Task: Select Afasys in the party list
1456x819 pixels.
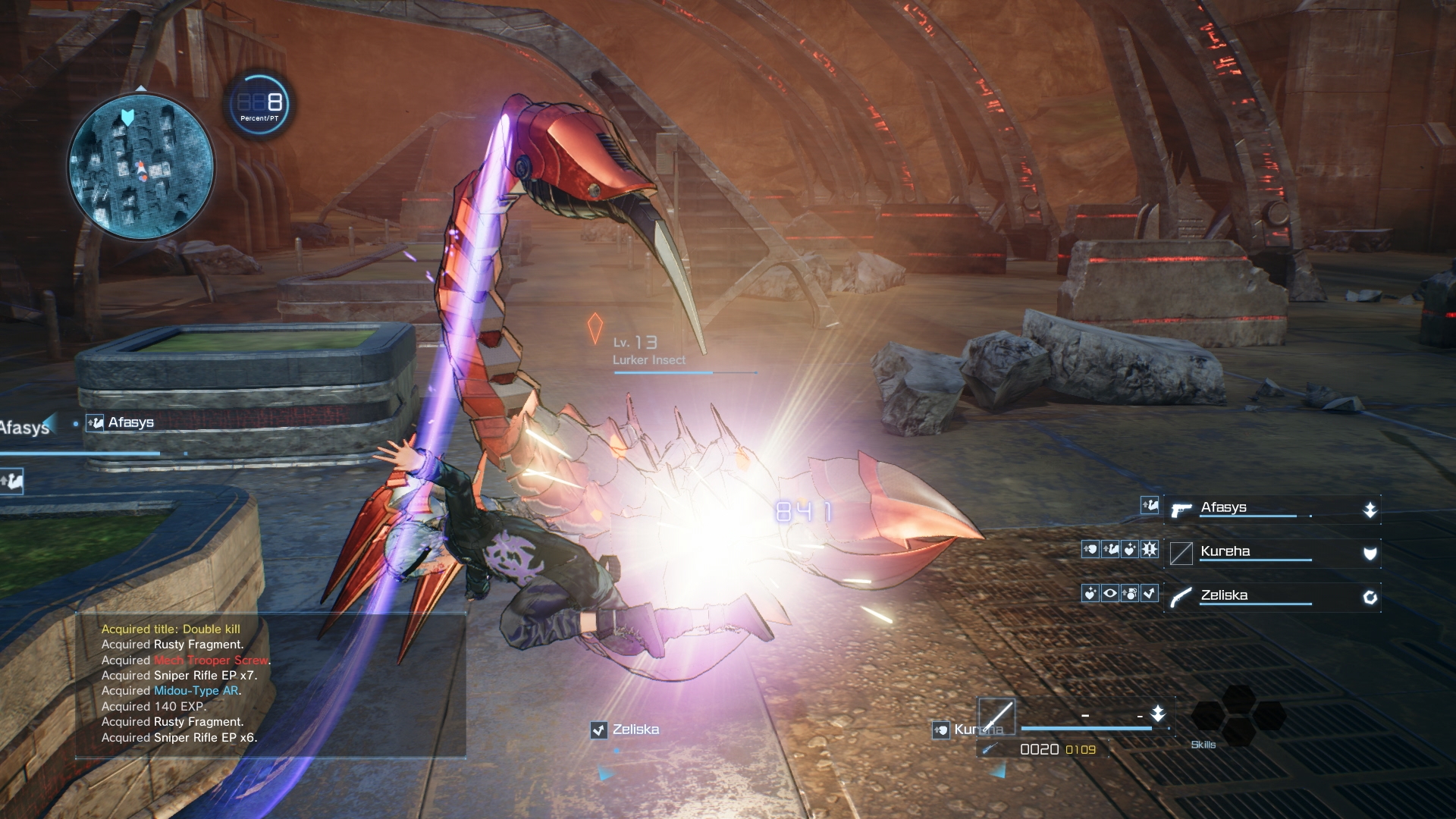Action: click(1223, 508)
